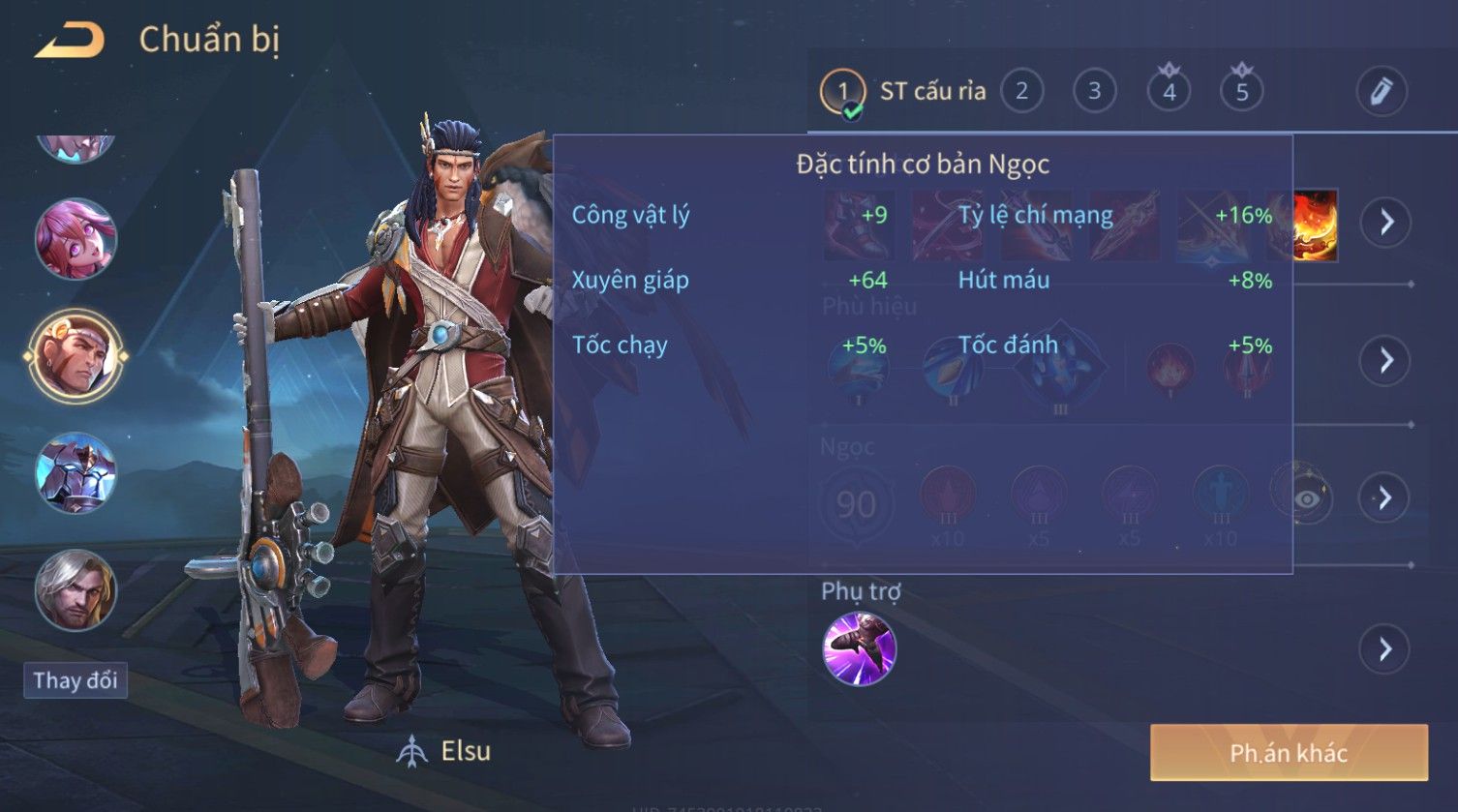Switch to preset slot 2
This screenshot has height=812, width=1458.
tap(1021, 91)
